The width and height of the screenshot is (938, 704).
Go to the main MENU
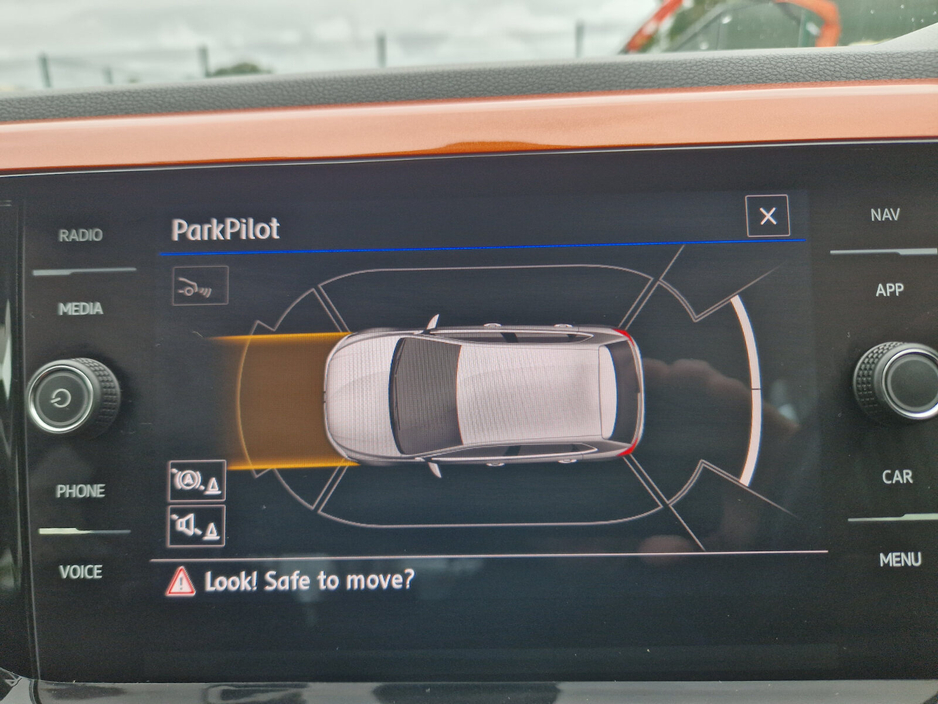[x=899, y=560]
